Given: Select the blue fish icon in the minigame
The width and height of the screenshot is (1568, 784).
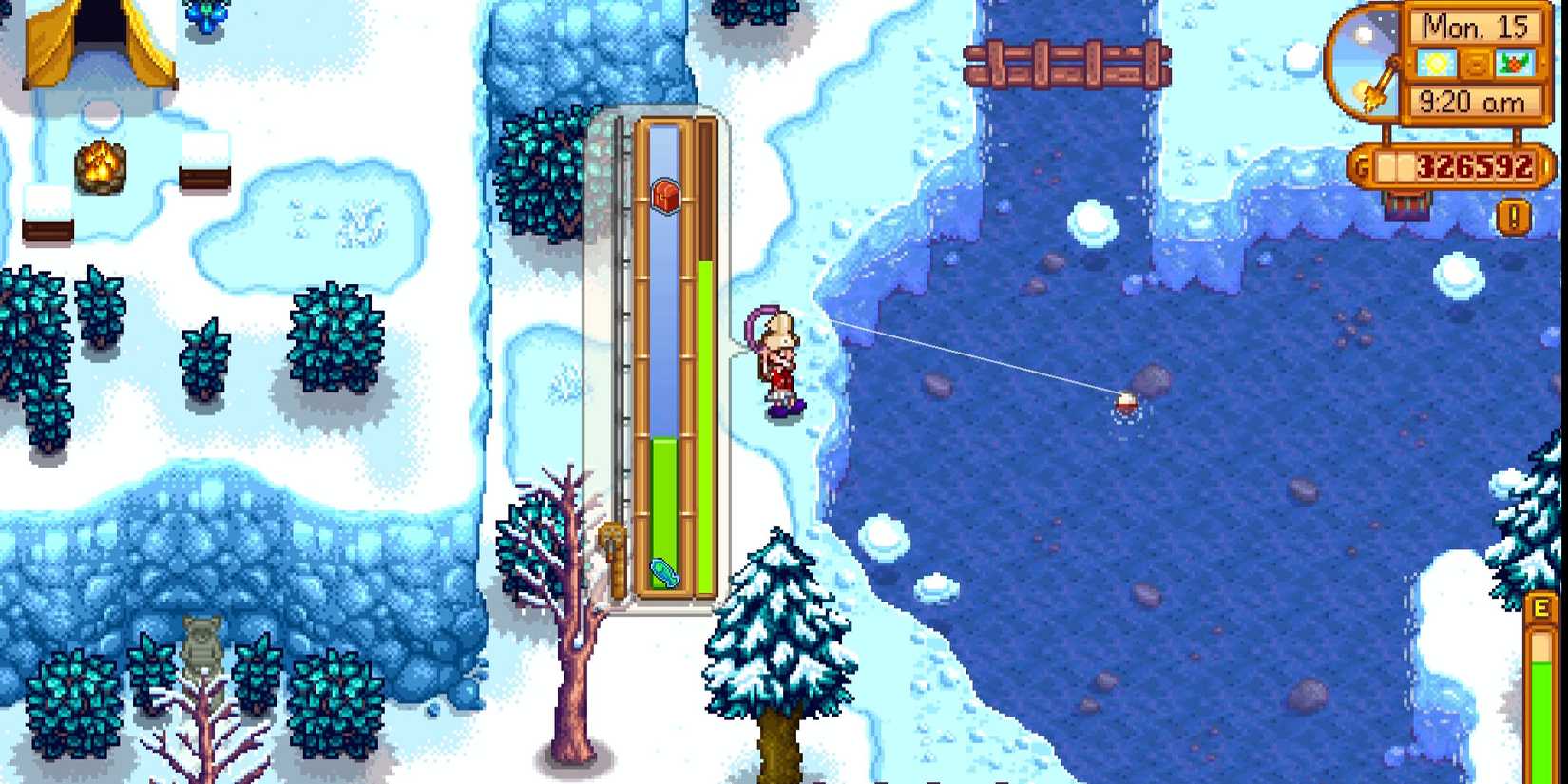Looking at the screenshot, I should [665, 570].
